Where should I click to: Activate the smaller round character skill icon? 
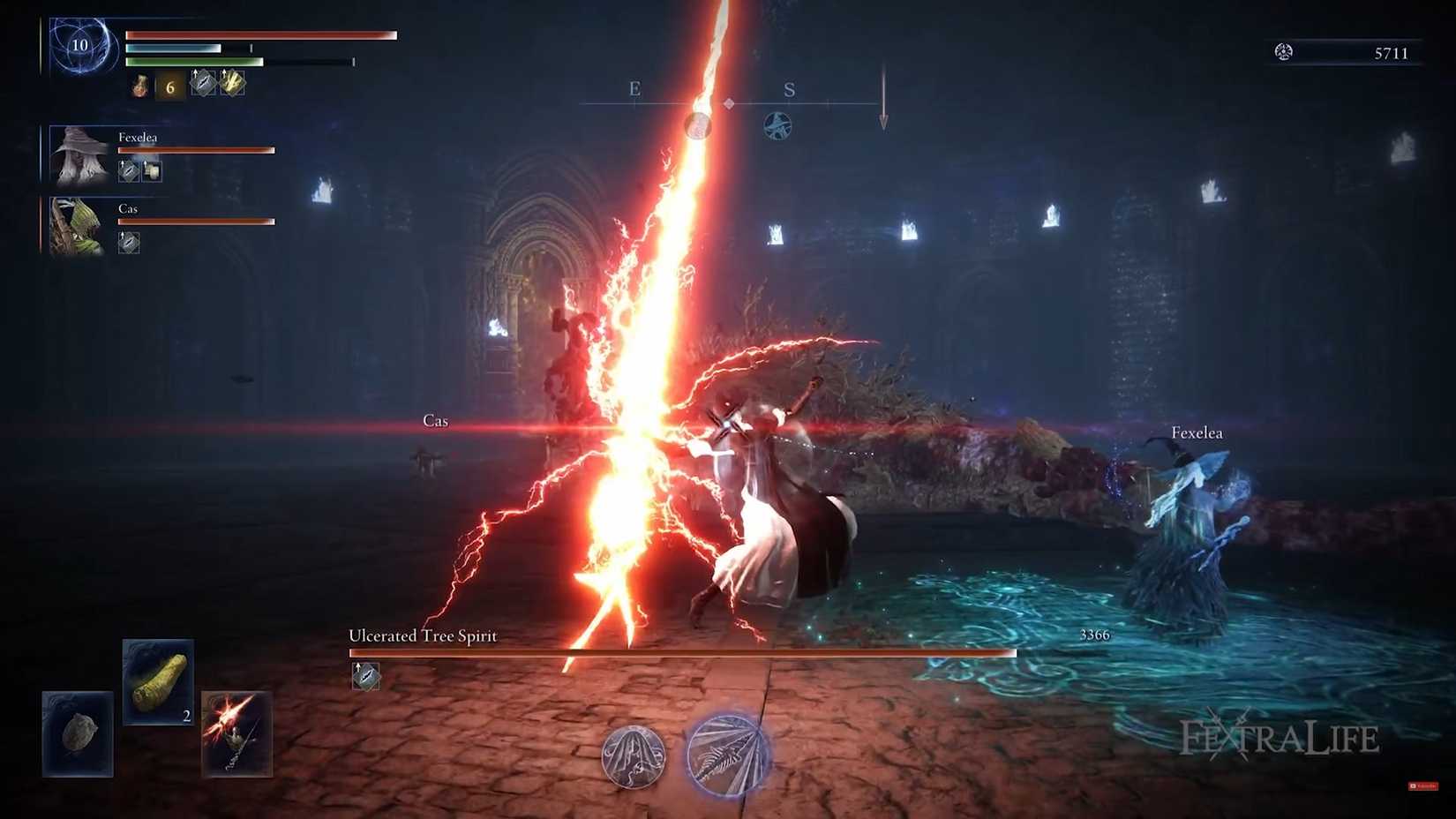633,756
